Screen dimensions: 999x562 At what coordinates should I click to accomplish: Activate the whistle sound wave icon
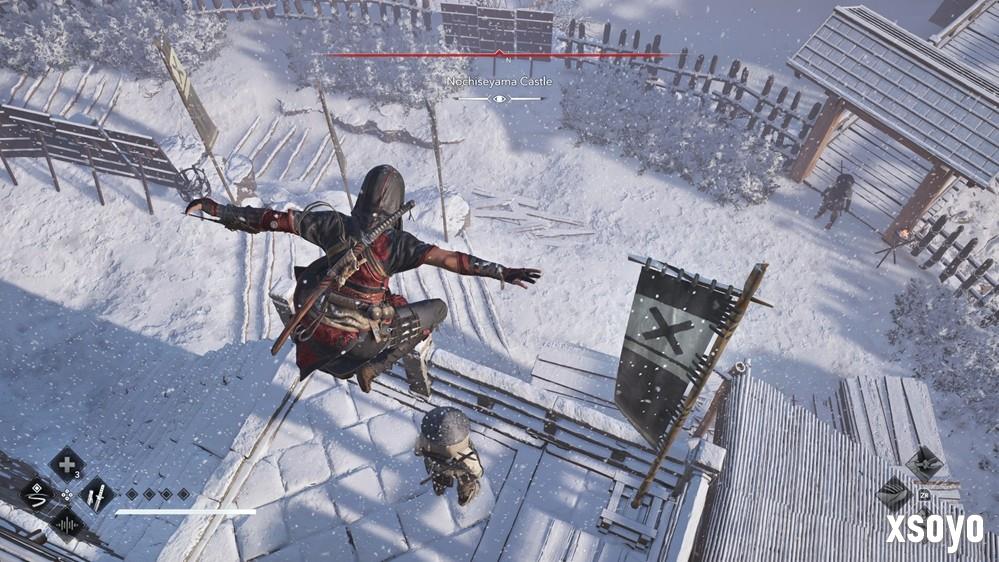pyautogui.click(x=67, y=523)
